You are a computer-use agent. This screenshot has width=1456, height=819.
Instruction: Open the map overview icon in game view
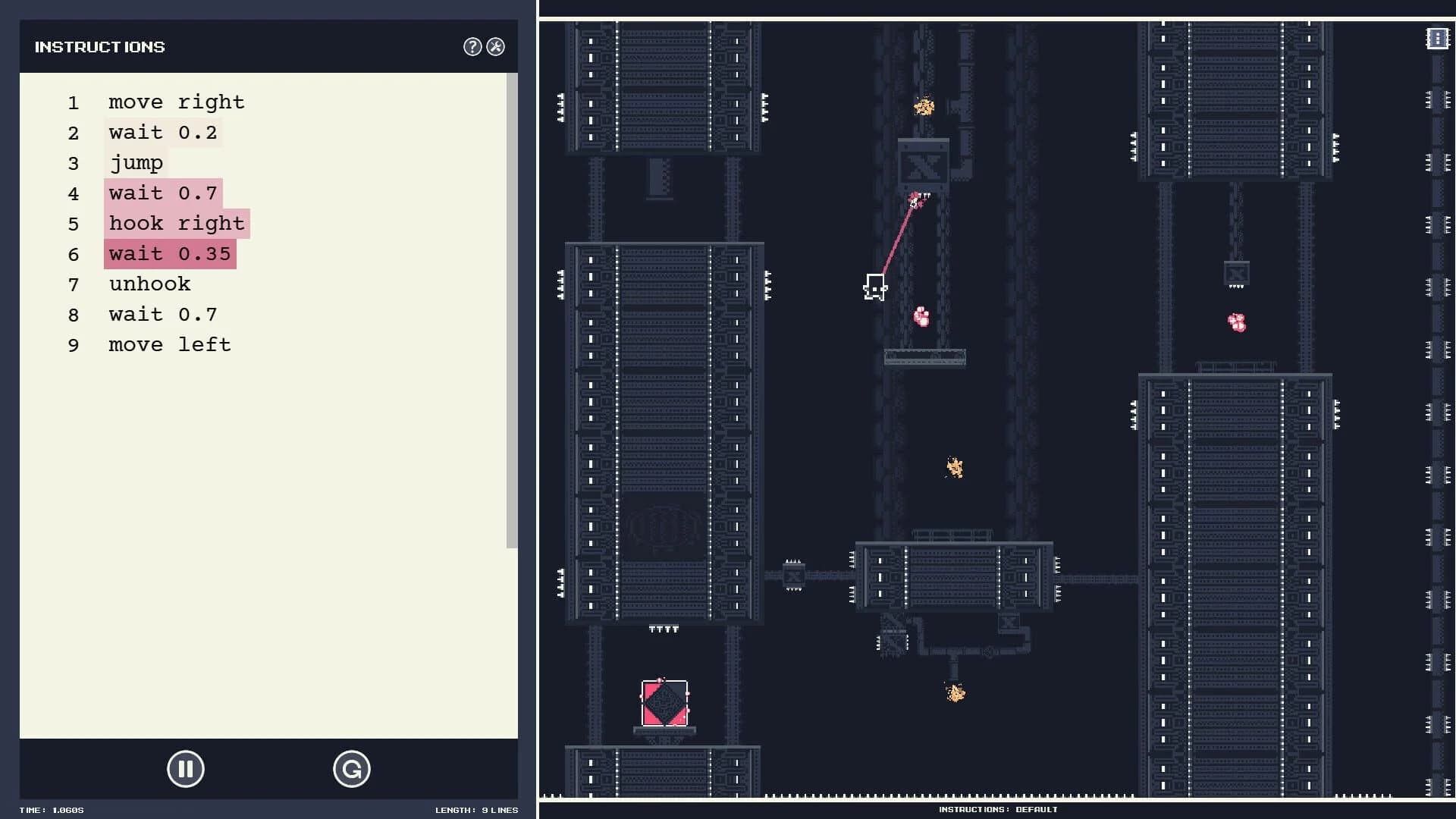(x=1437, y=37)
